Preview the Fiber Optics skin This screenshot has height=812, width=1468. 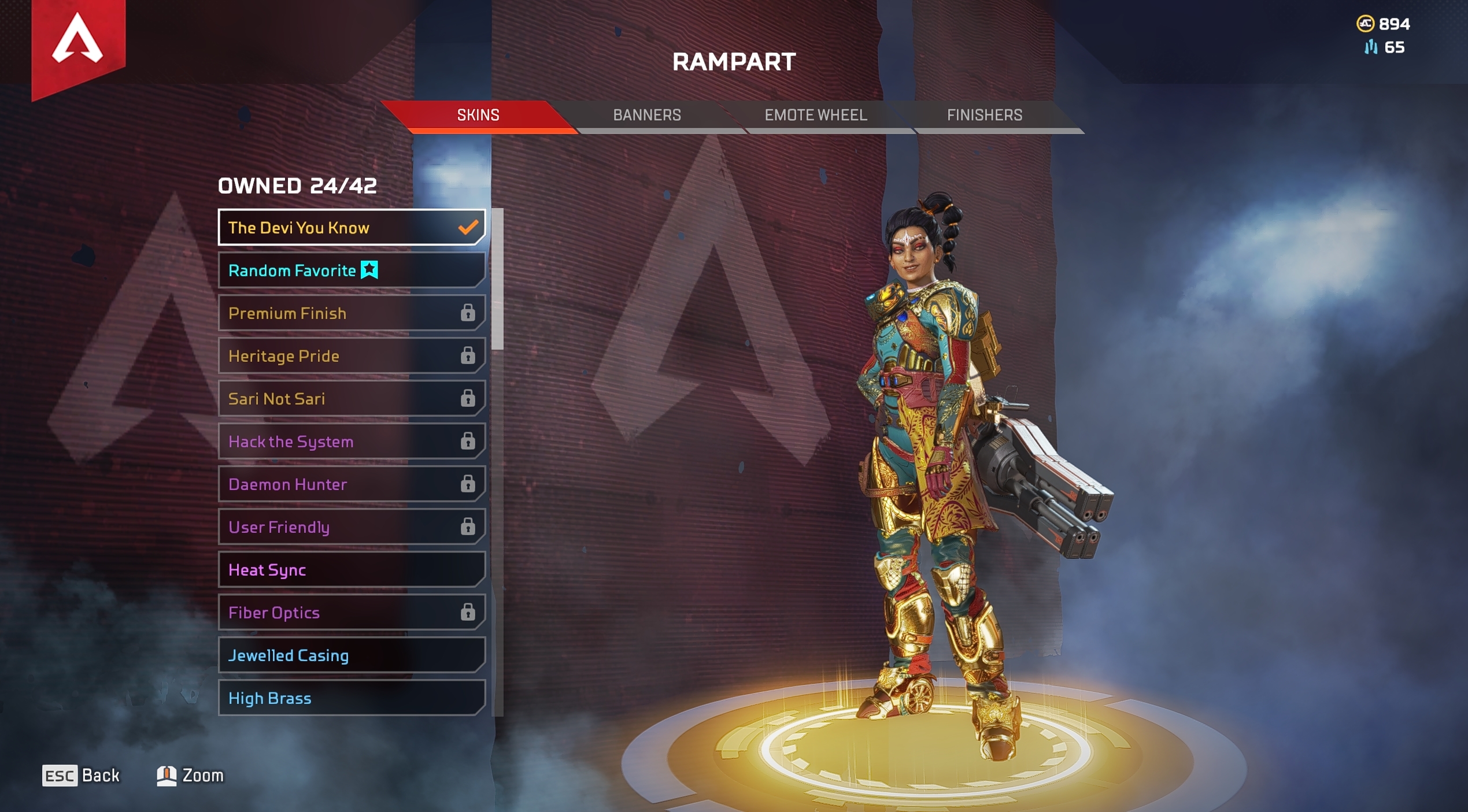pyautogui.click(x=351, y=612)
